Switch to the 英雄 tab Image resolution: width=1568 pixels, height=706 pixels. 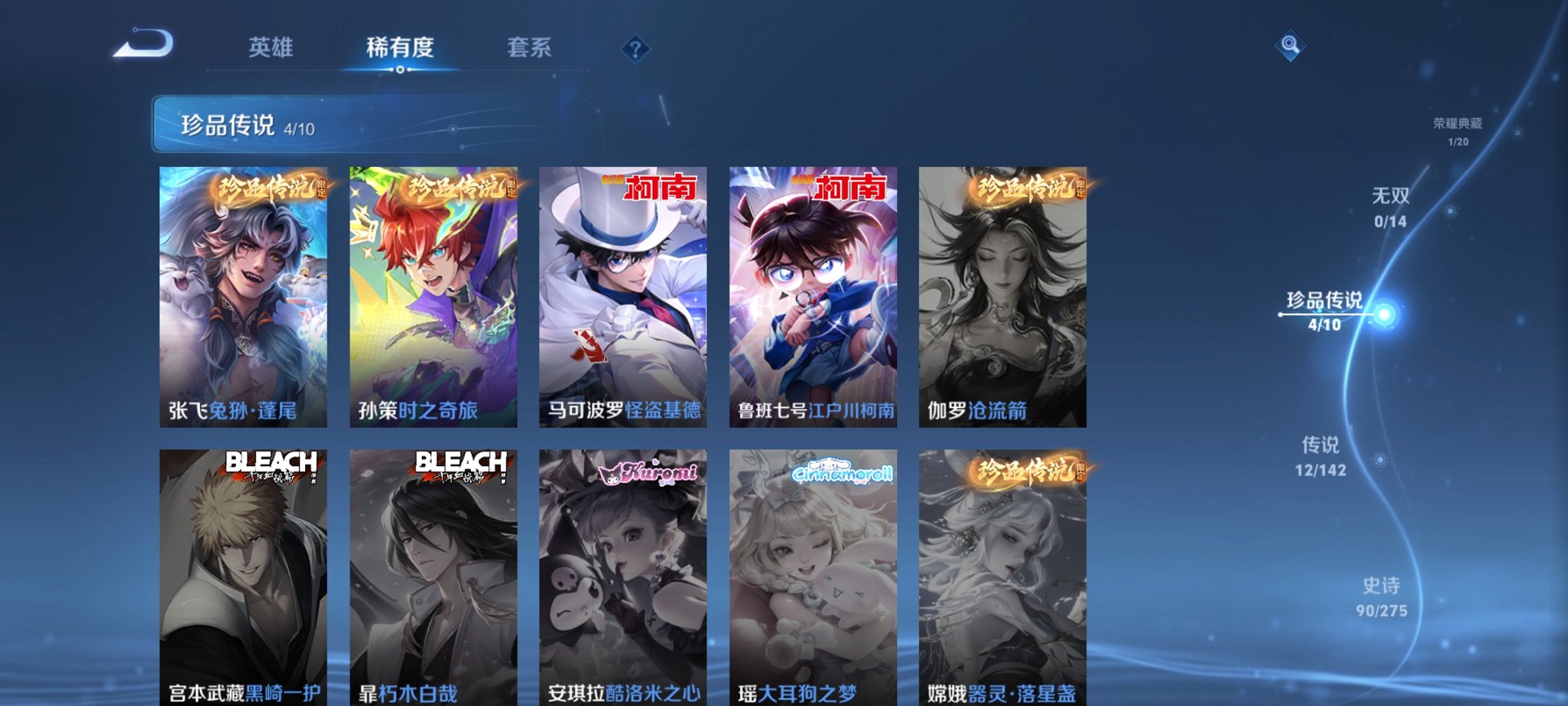click(x=271, y=48)
